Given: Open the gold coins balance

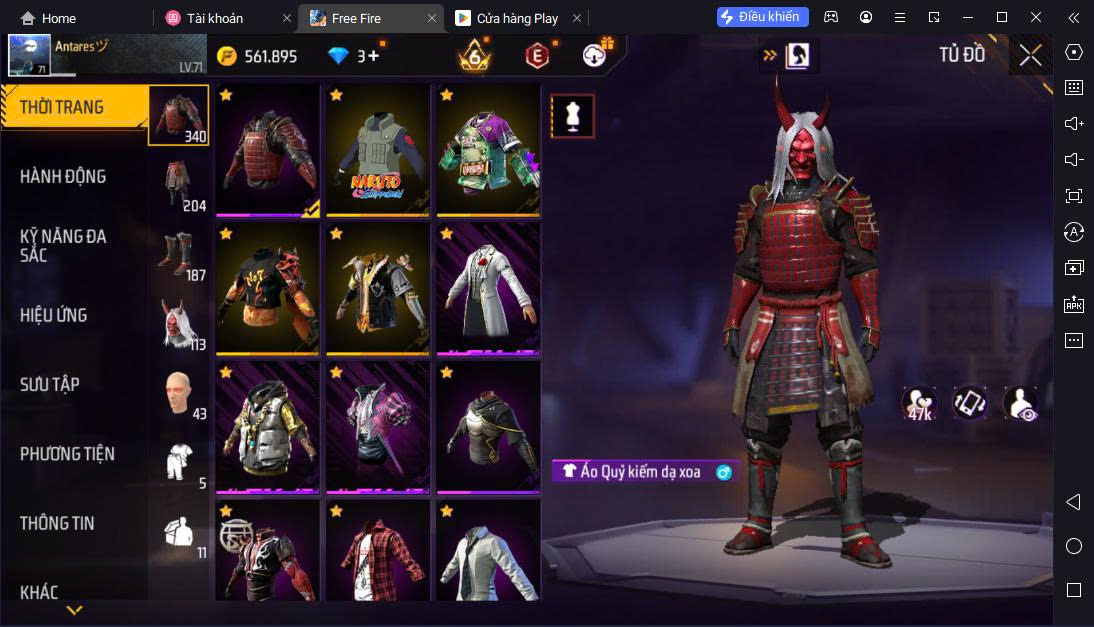Looking at the screenshot, I should coord(257,56).
